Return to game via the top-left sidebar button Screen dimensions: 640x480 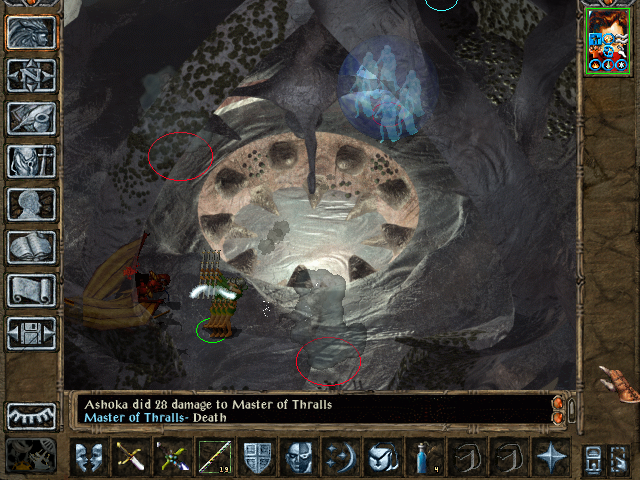[31, 32]
